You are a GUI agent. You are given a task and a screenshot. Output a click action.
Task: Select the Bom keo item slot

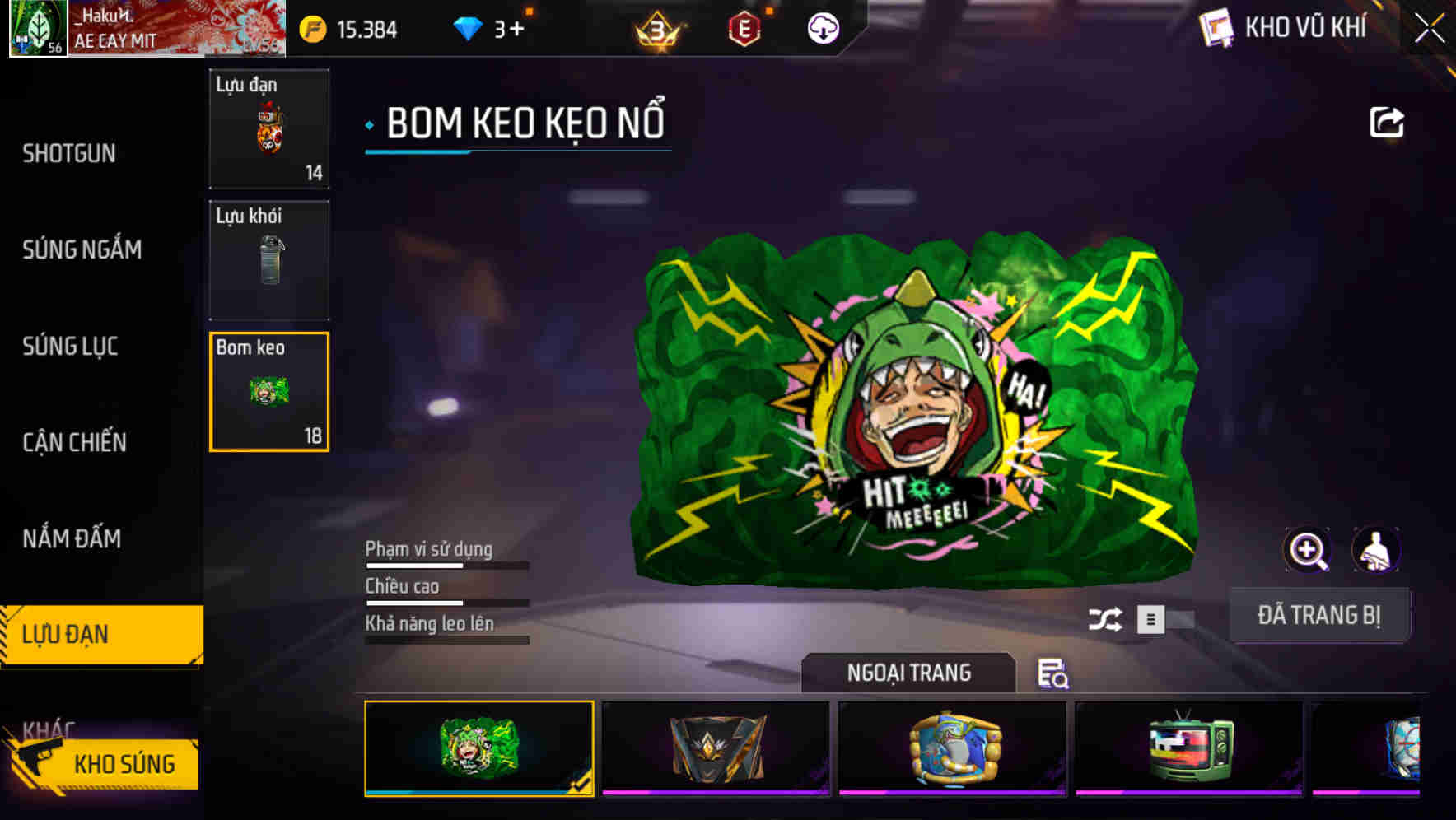(268, 392)
